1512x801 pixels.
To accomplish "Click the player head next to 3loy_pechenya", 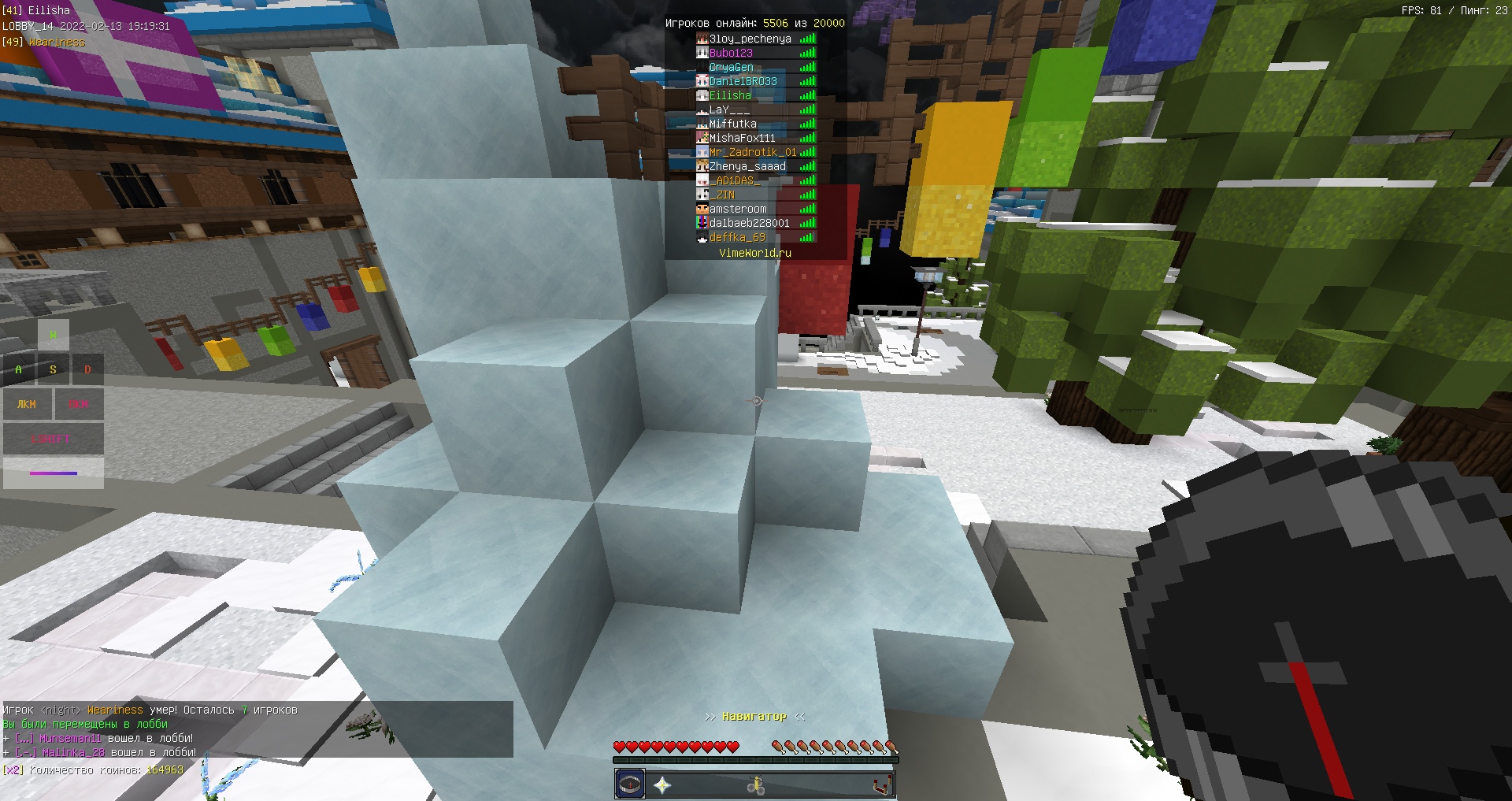I will 701,37.
